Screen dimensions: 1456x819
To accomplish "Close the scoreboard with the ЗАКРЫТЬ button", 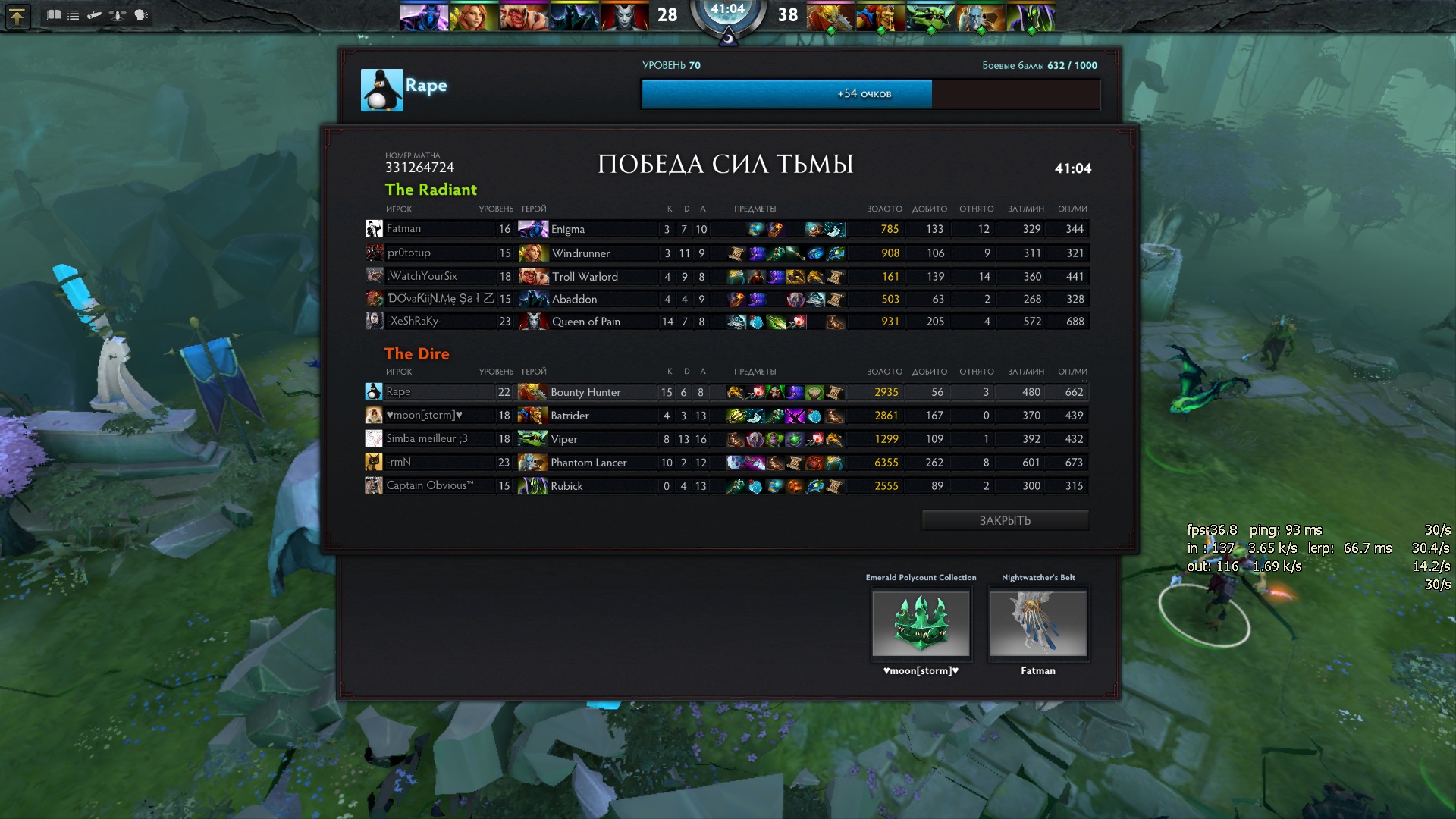I will coord(1005,520).
